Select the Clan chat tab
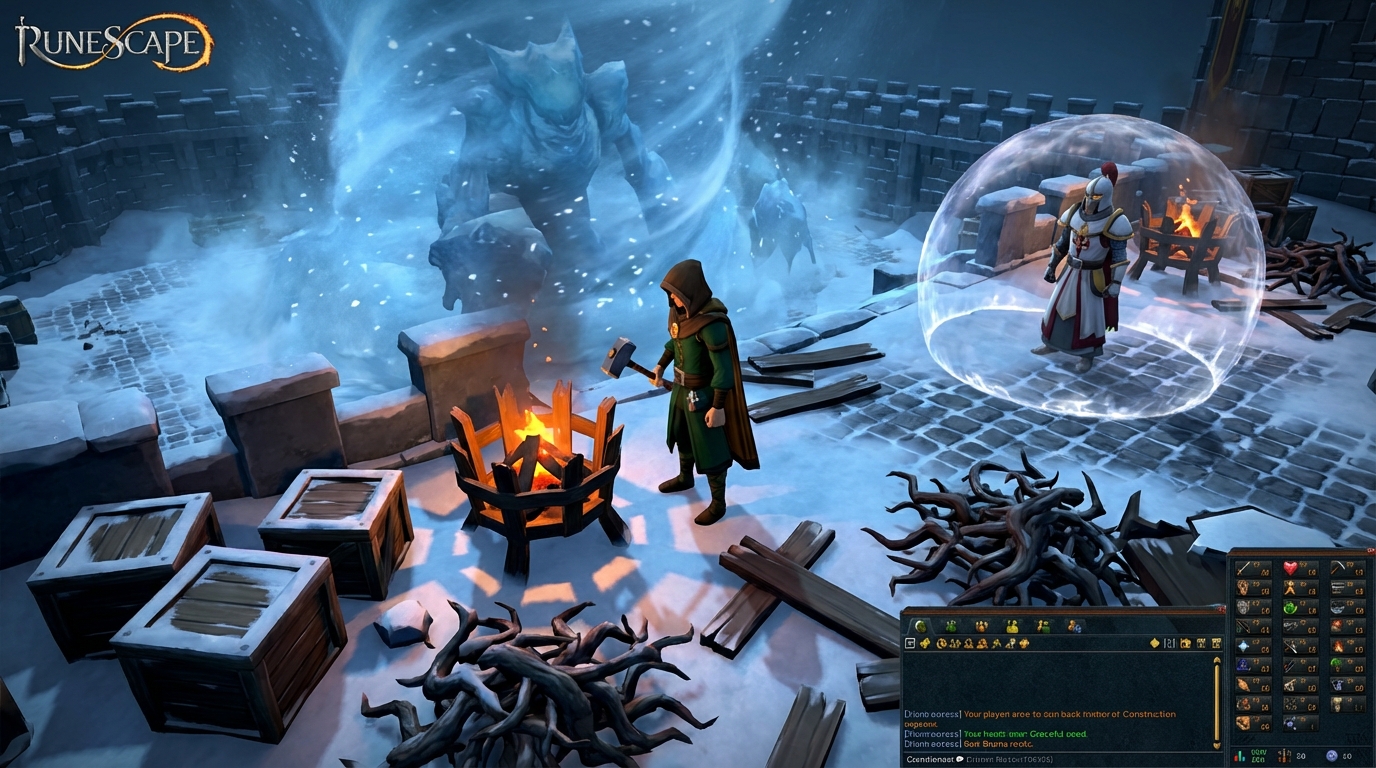1376x768 pixels. click(1073, 627)
